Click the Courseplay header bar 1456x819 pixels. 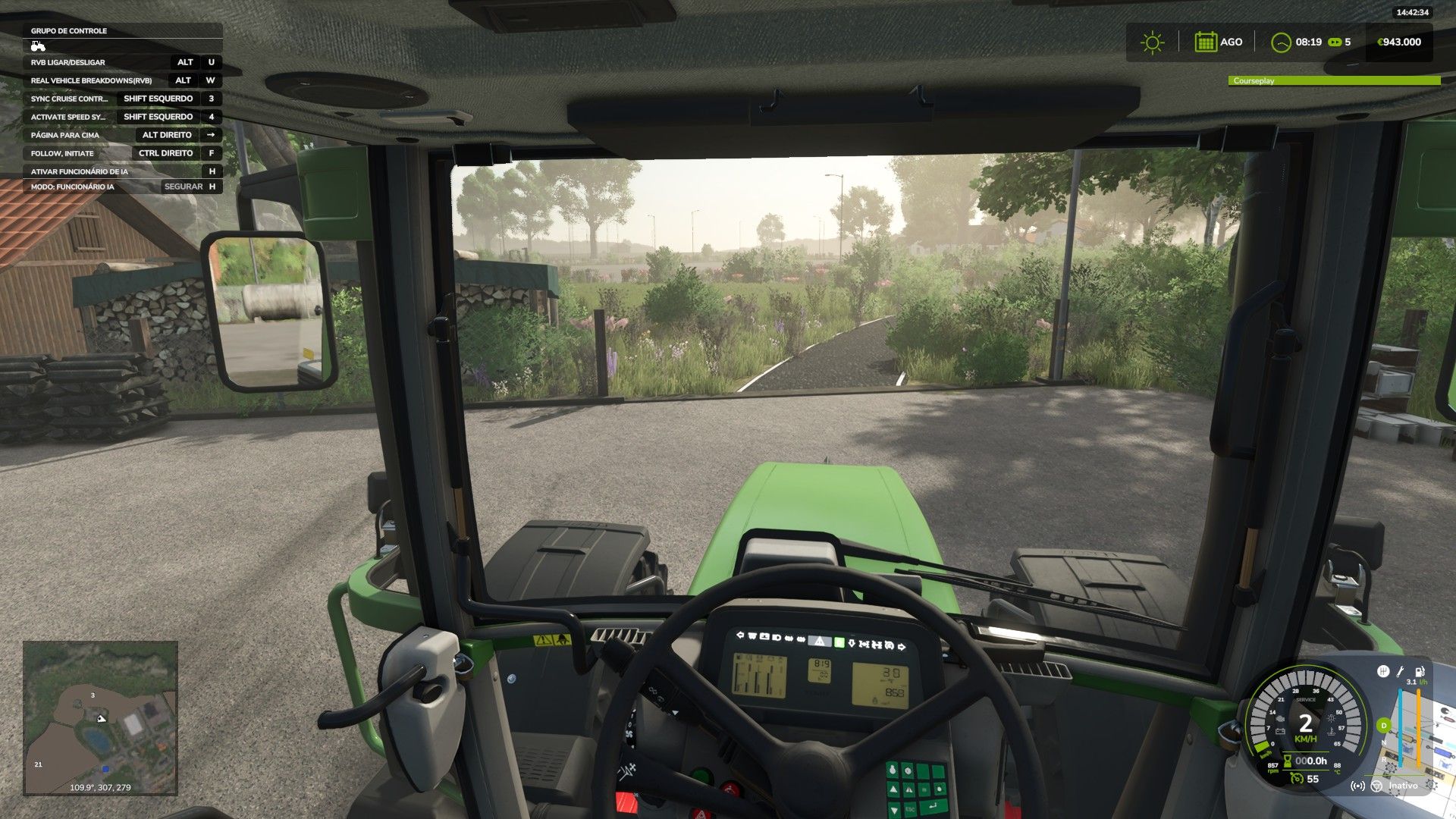[1333, 80]
